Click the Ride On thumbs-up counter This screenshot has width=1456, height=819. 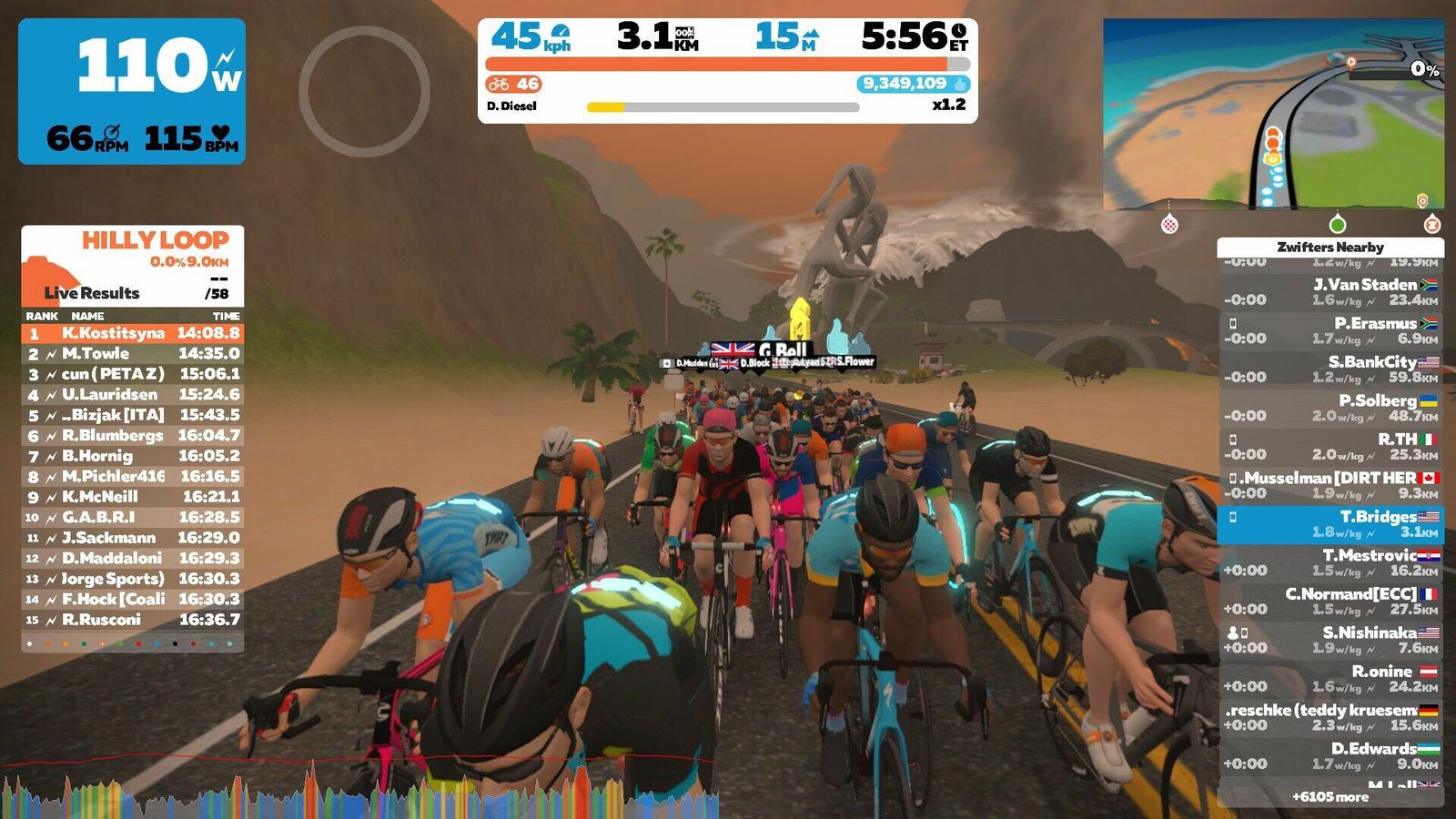(913, 84)
